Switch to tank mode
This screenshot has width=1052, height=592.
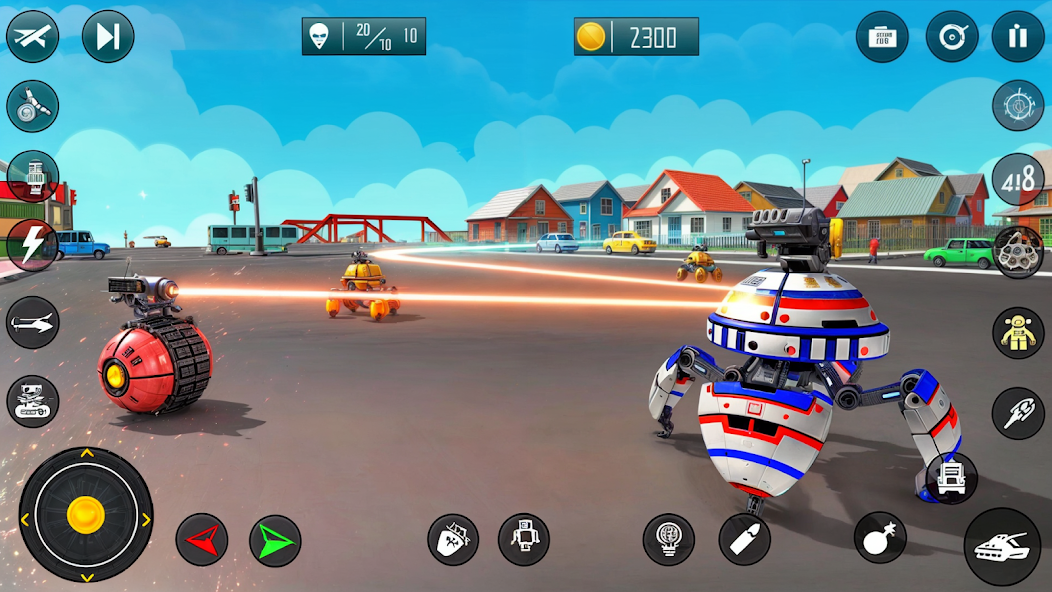1002,546
